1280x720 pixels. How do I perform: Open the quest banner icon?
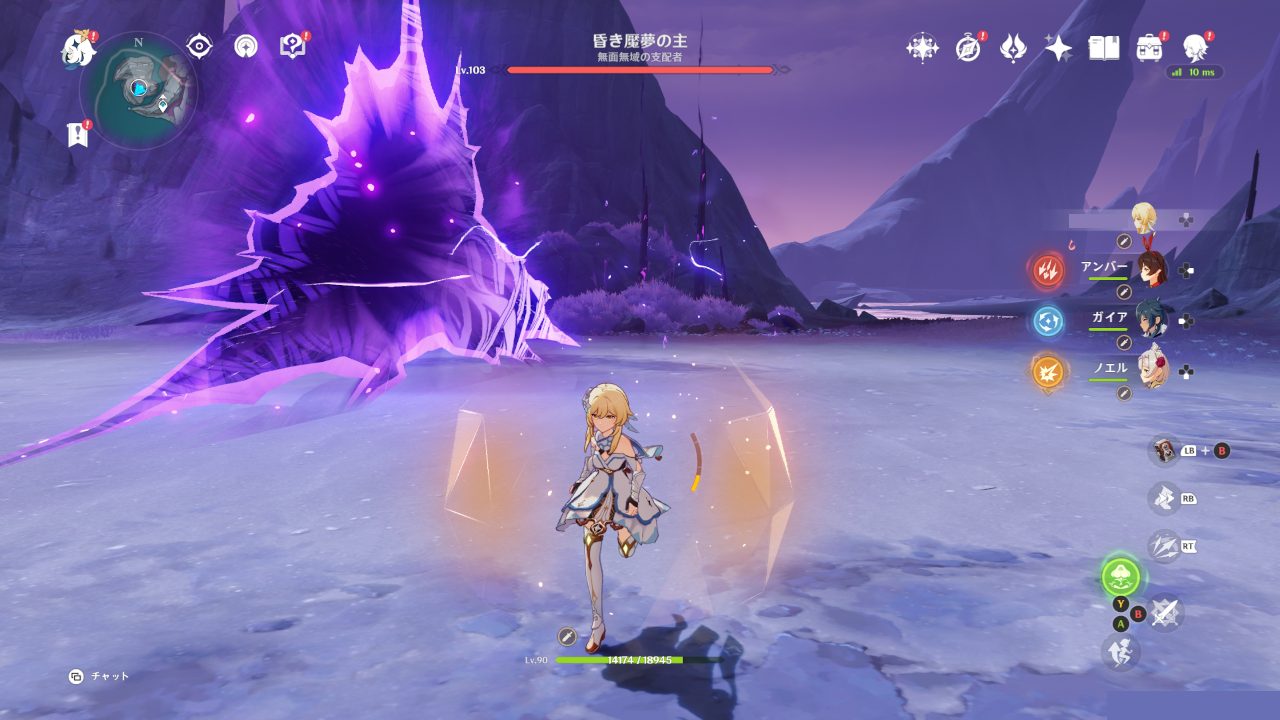(x=78, y=134)
